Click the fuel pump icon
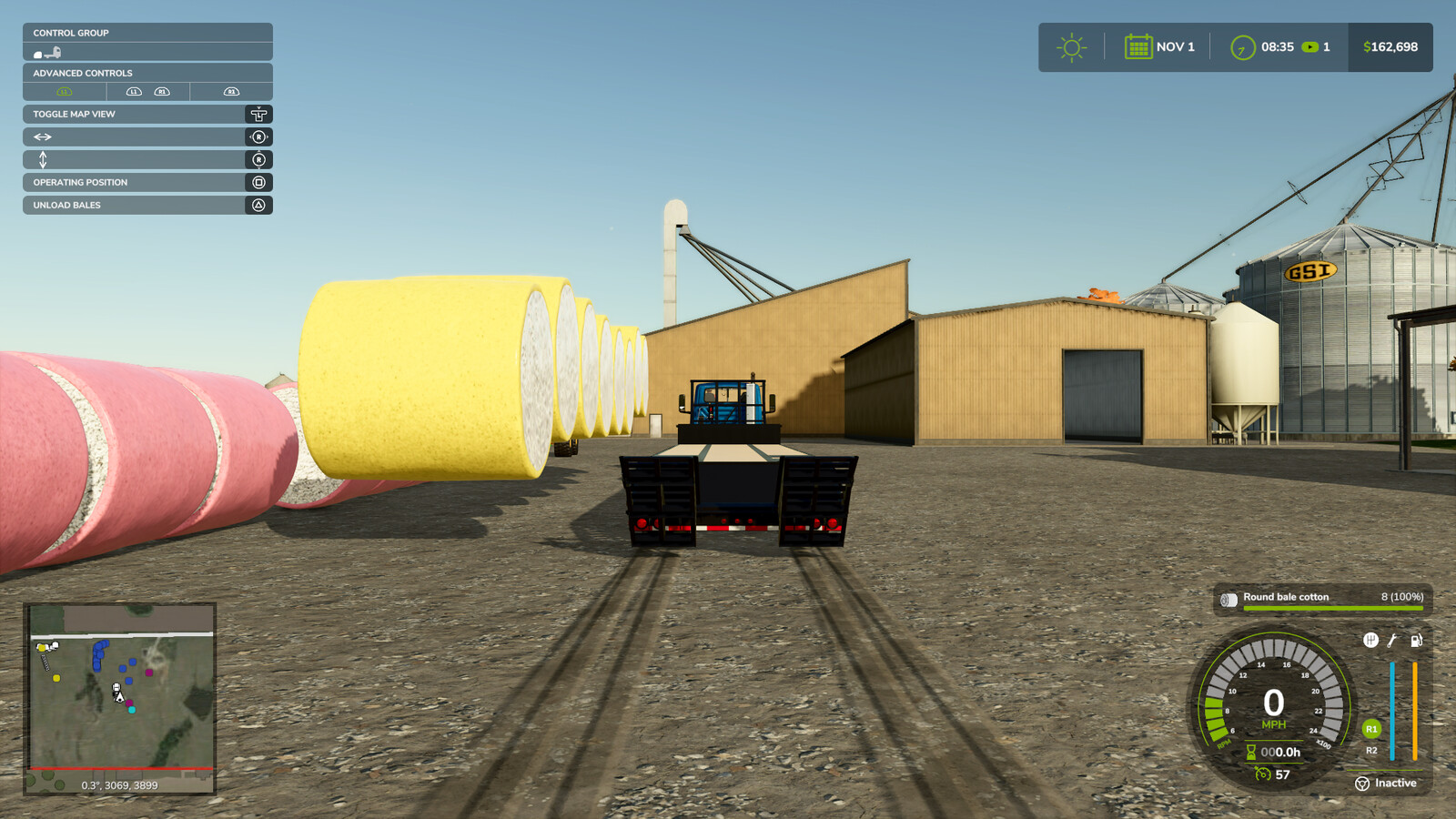Viewport: 1456px width, 819px height. coord(1417,641)
